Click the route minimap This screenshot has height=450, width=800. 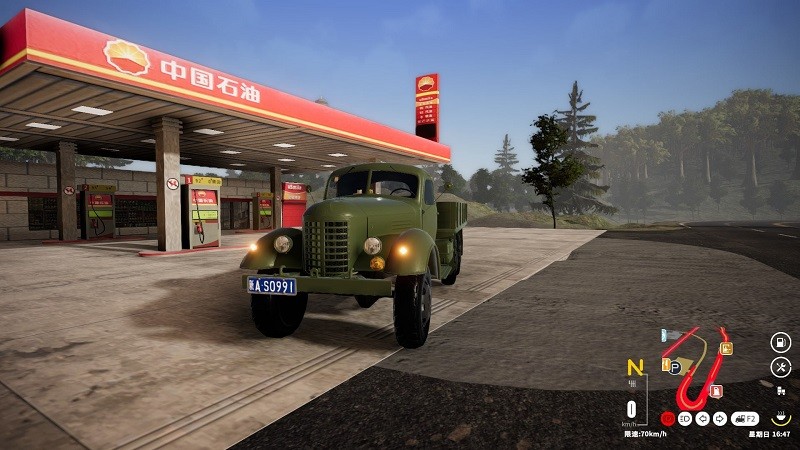(698, 367)
